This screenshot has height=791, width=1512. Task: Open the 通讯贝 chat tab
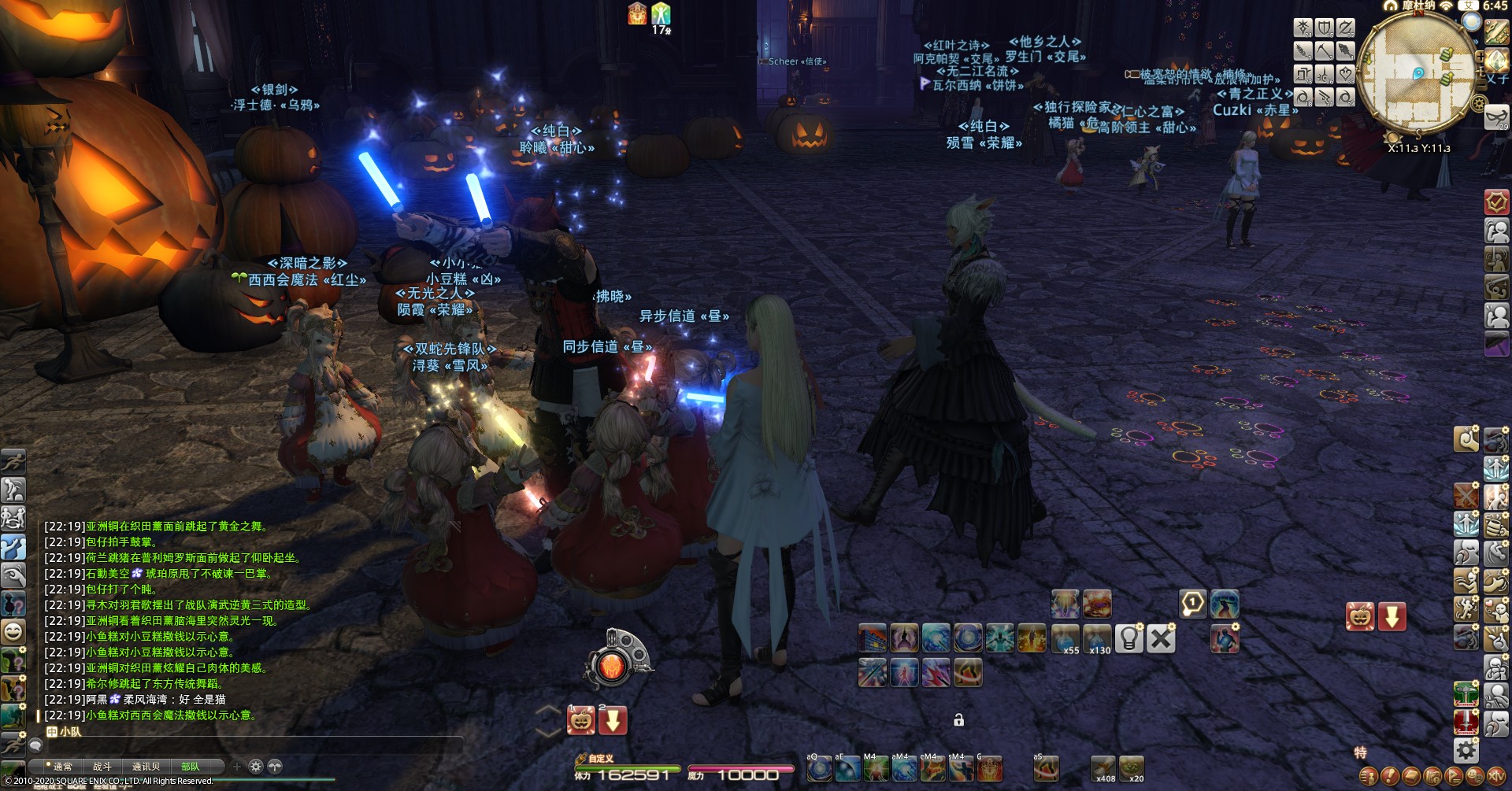tap(146, 766)
